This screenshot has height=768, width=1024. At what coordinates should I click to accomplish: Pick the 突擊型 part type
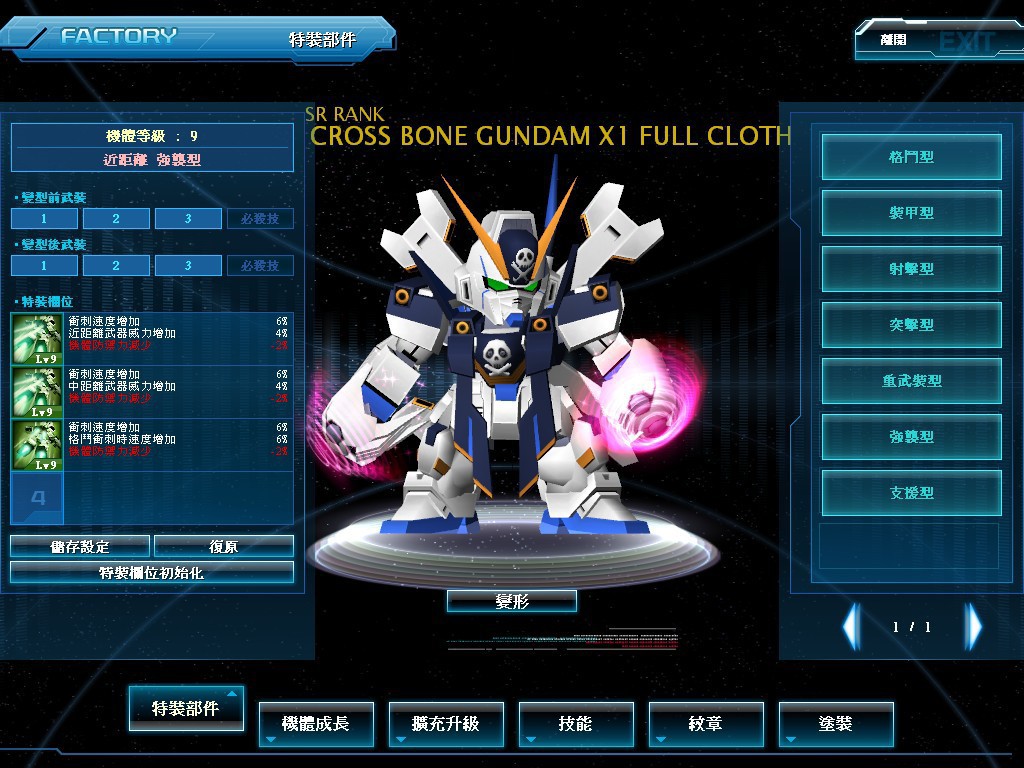[x=911, y=325]
